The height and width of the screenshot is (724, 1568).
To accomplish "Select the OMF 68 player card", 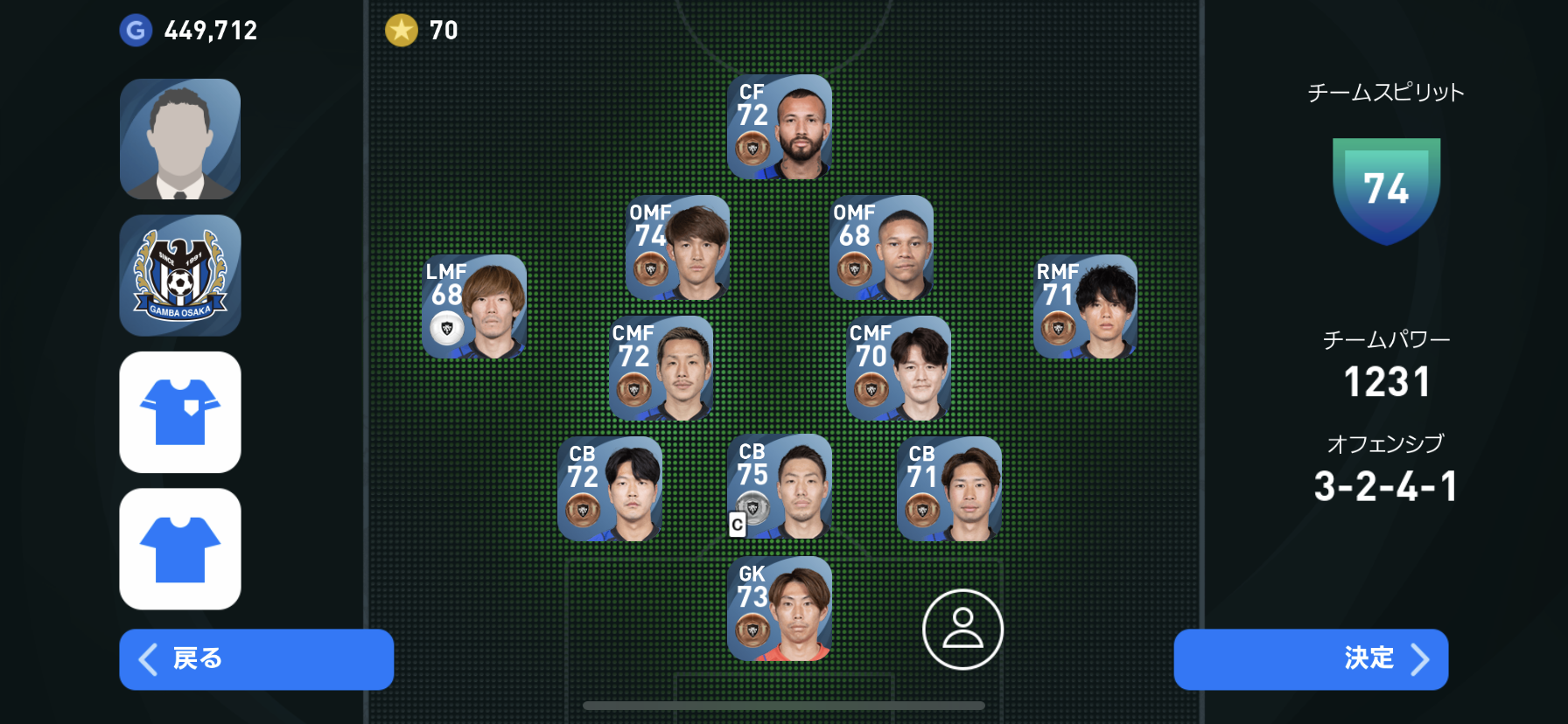I will point(881,248).
